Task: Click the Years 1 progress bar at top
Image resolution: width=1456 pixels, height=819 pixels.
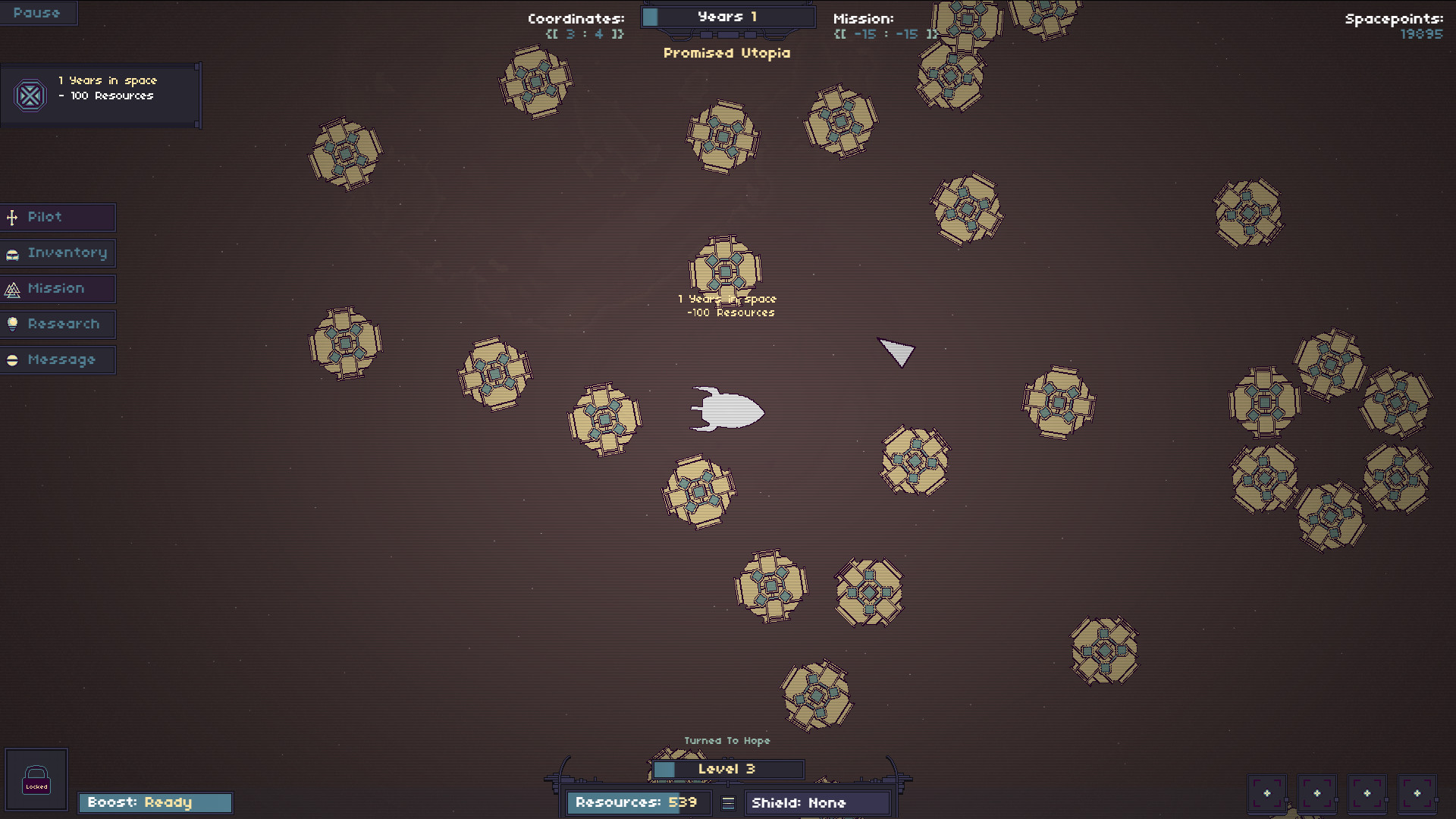Action: pyautogui.click(x=726, y=15)
